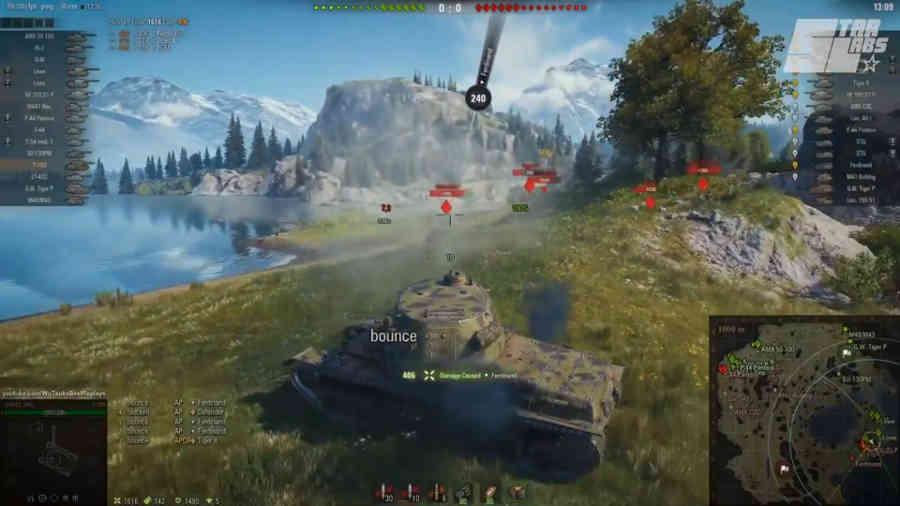Select the second shell type with 10 rounds

tap(412, 492)
